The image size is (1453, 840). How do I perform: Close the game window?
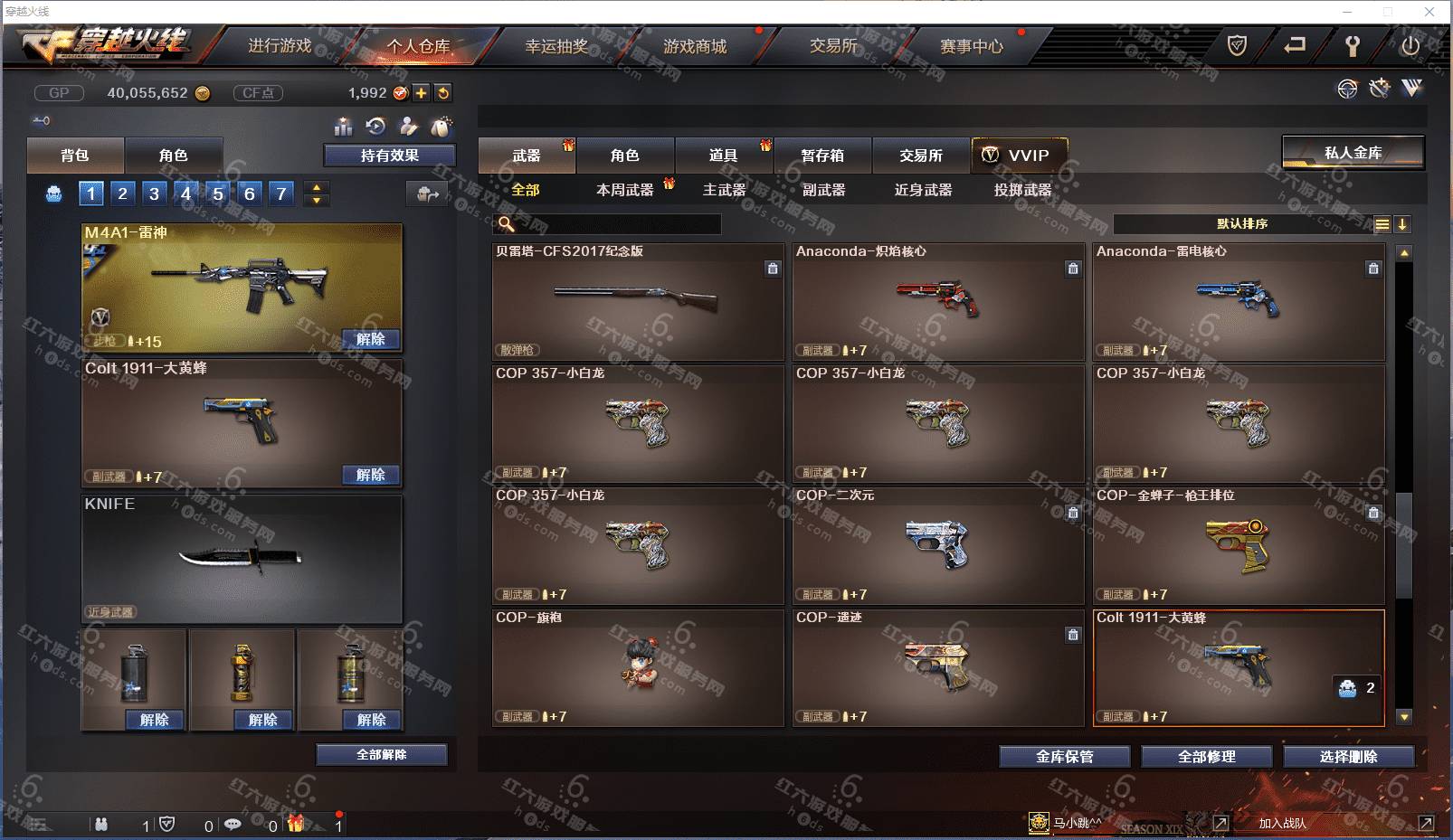(x=1429, y=12)
